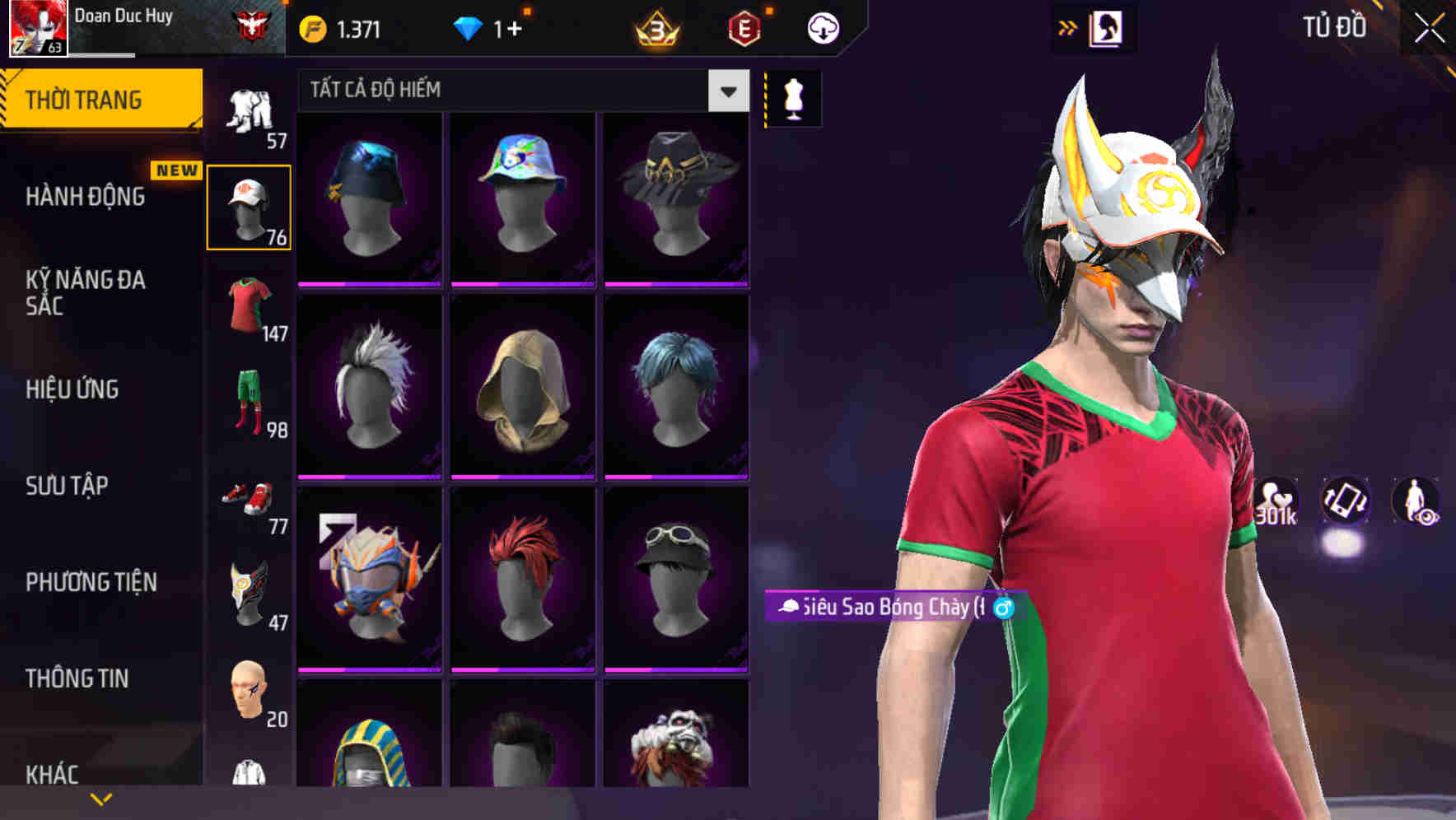
Task: Select the pants category showing 98 items
Action: click(250, 403)
